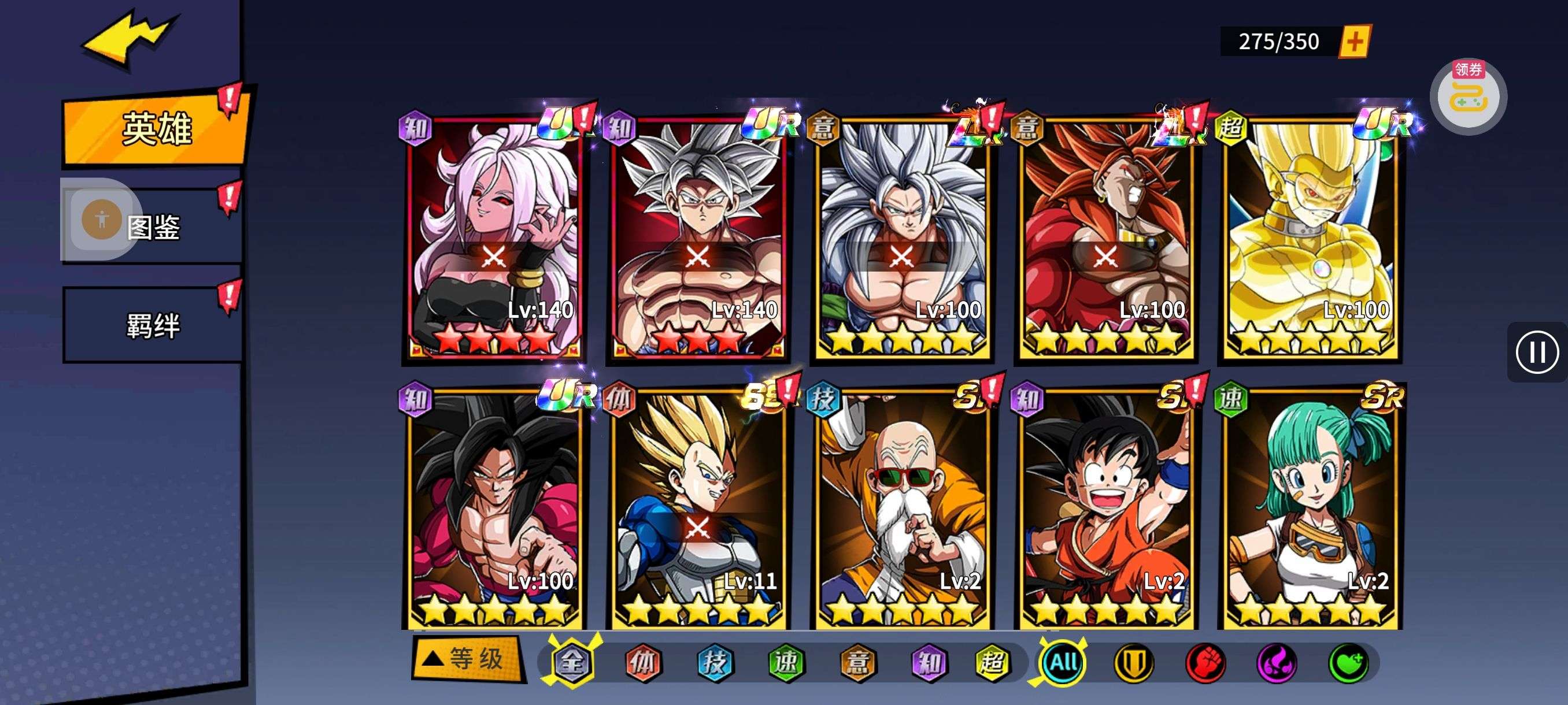Filter heroes by green 速 type

pos(786,662)
